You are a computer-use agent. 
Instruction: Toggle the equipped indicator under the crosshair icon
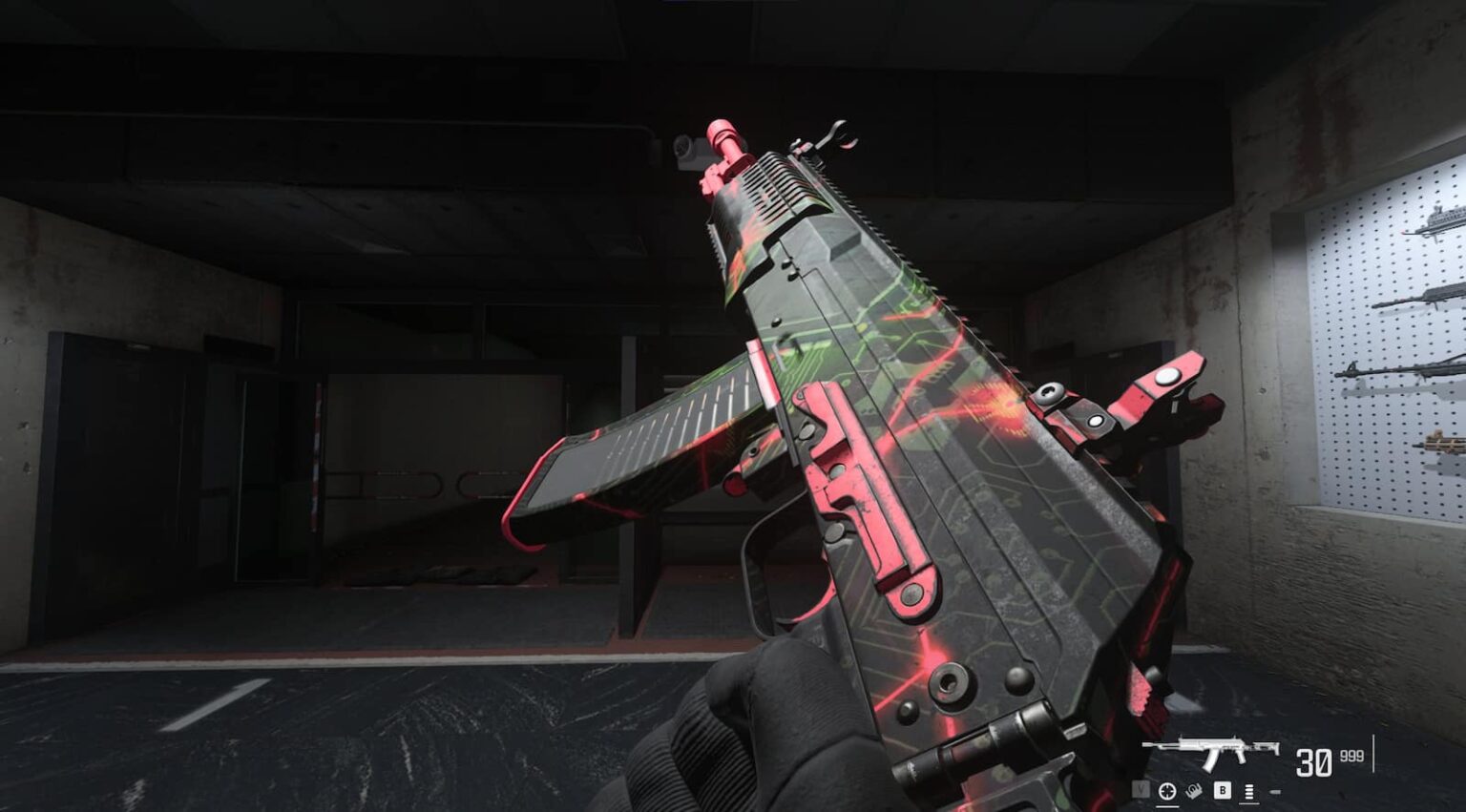1168,806
